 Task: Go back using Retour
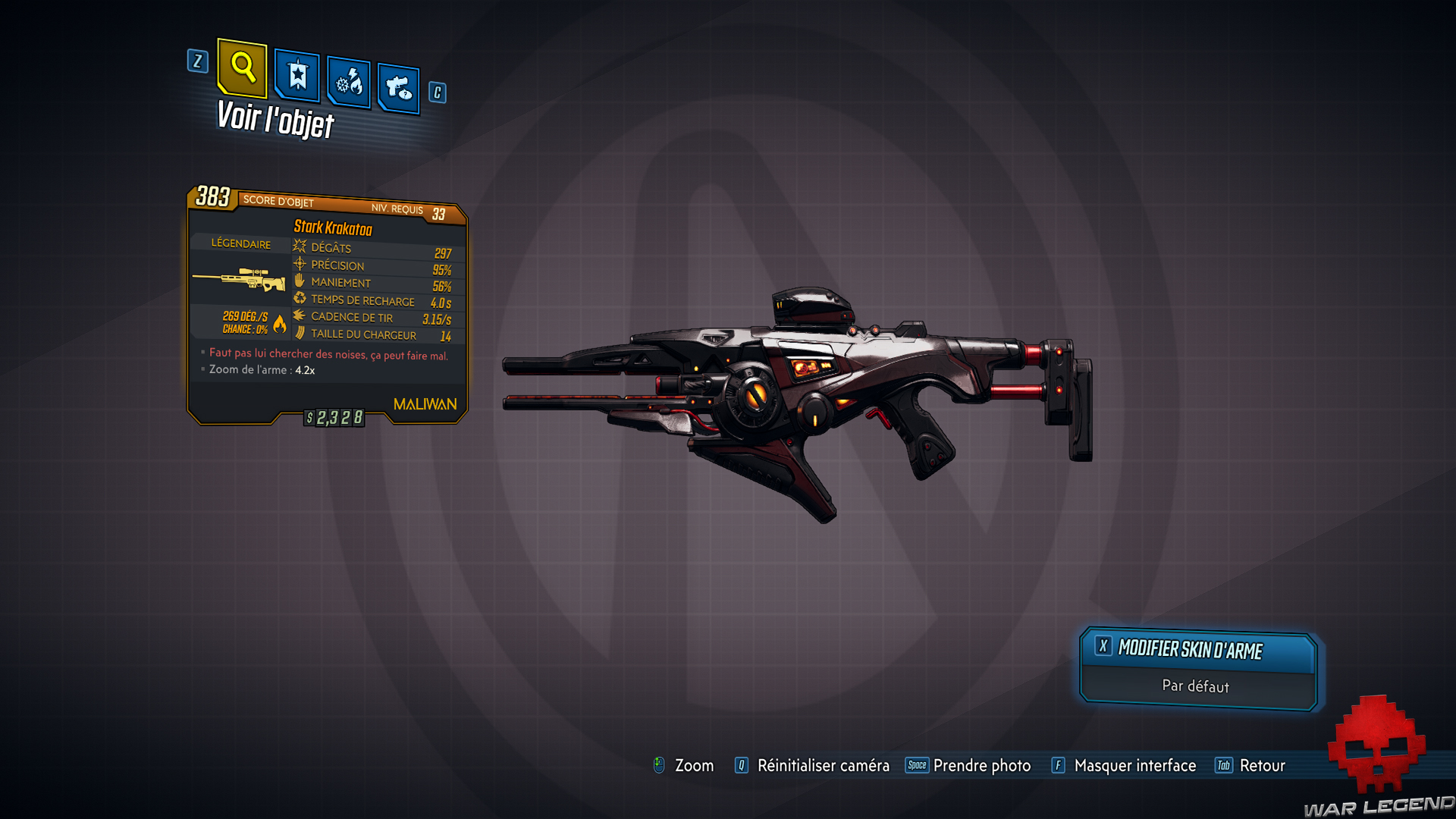tap(1262, 766)
